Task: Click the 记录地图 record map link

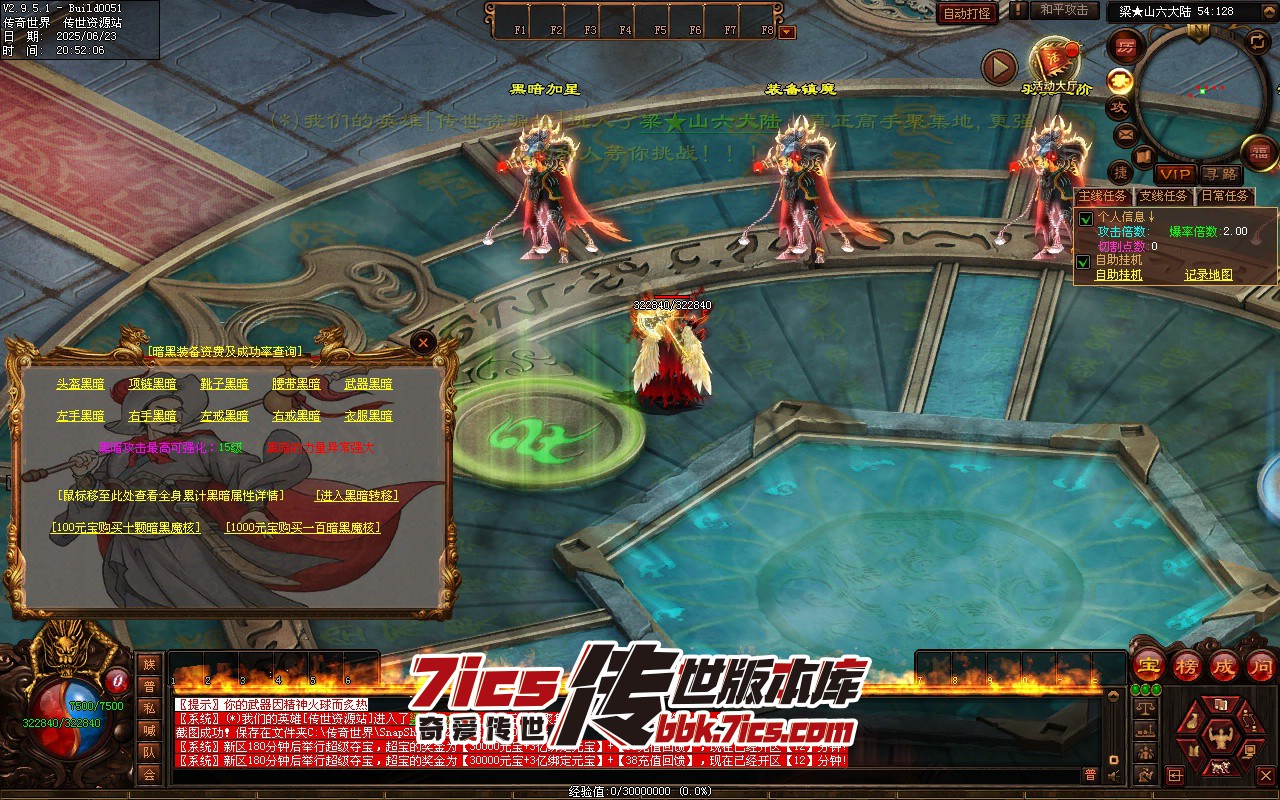Action: (x=1208, y=275)
